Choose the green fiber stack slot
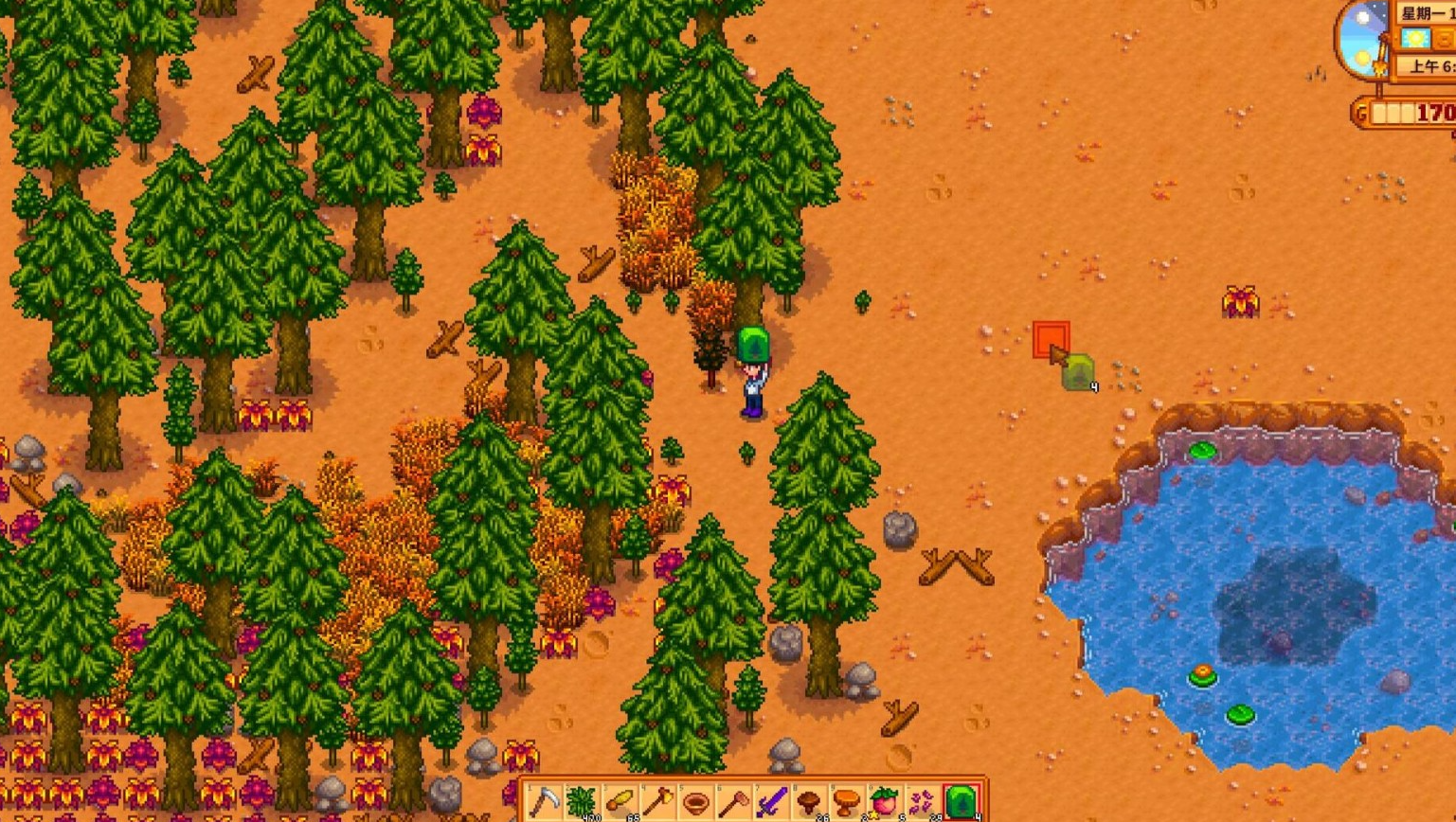This screenshot has height=822, width=1456. (x=582, y=802)
